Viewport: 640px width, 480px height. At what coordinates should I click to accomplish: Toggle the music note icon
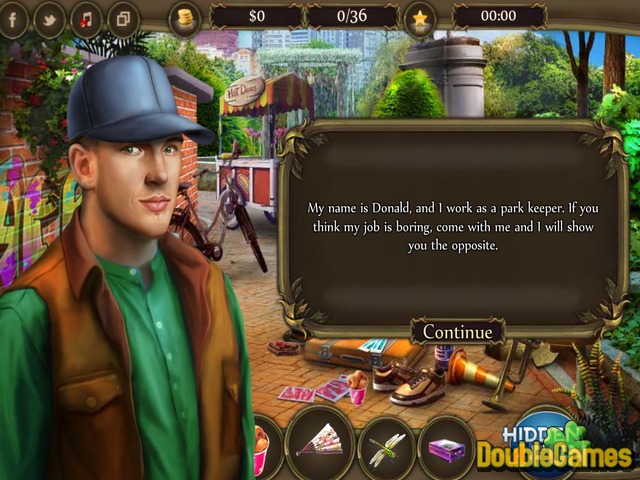click(x=87, y=18)
